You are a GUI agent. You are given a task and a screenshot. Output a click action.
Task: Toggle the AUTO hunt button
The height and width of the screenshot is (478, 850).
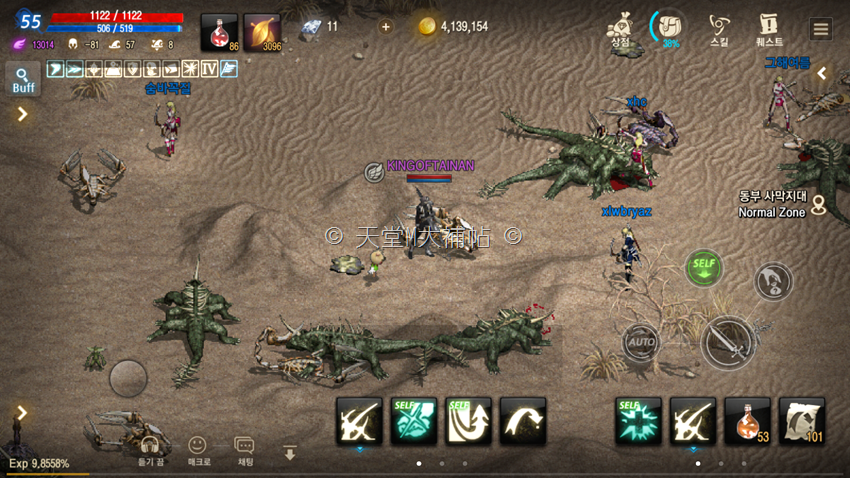(641, 342)
